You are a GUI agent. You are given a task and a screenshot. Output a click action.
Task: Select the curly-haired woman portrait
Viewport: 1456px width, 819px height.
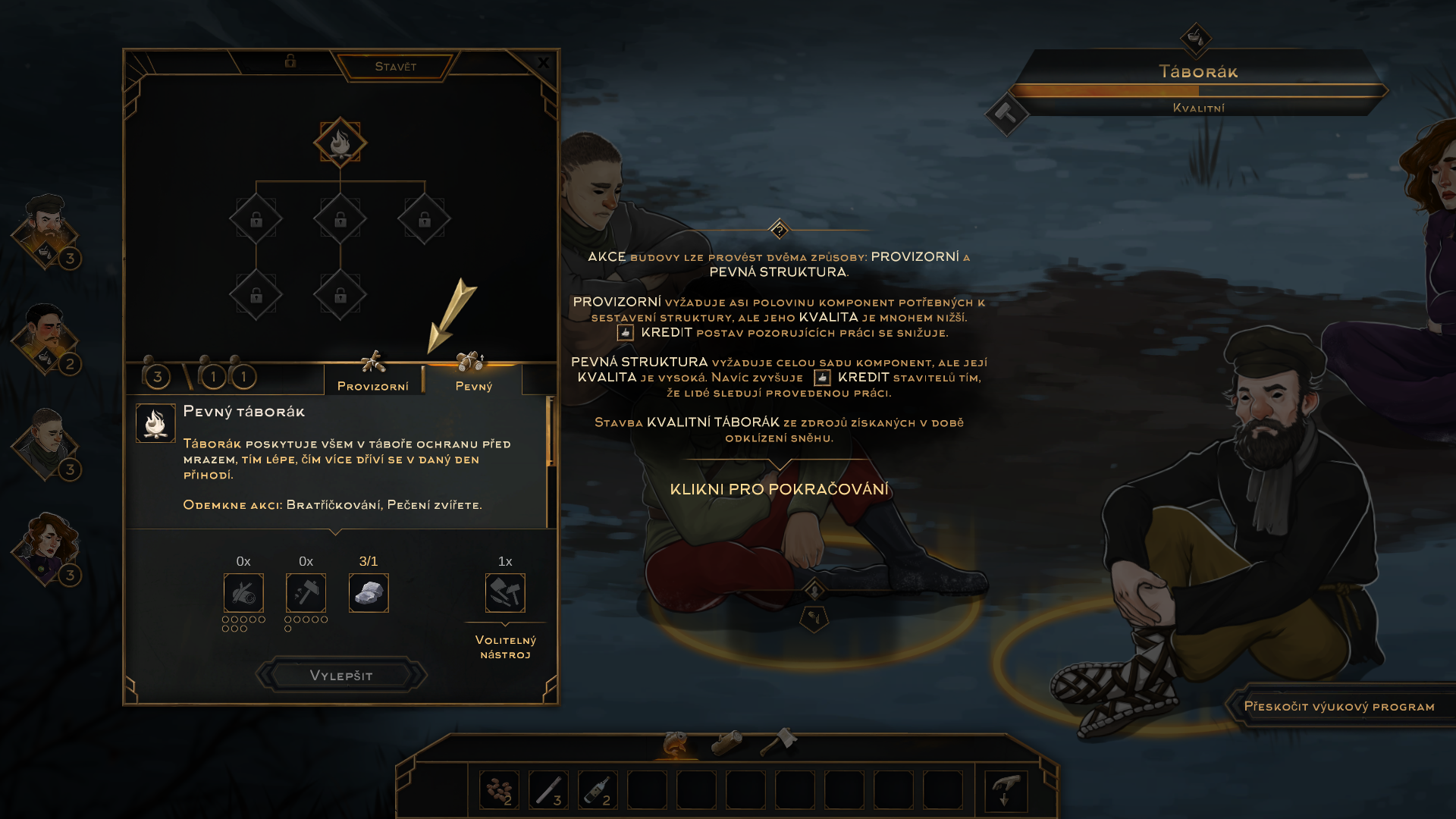[x=47, y=546]
